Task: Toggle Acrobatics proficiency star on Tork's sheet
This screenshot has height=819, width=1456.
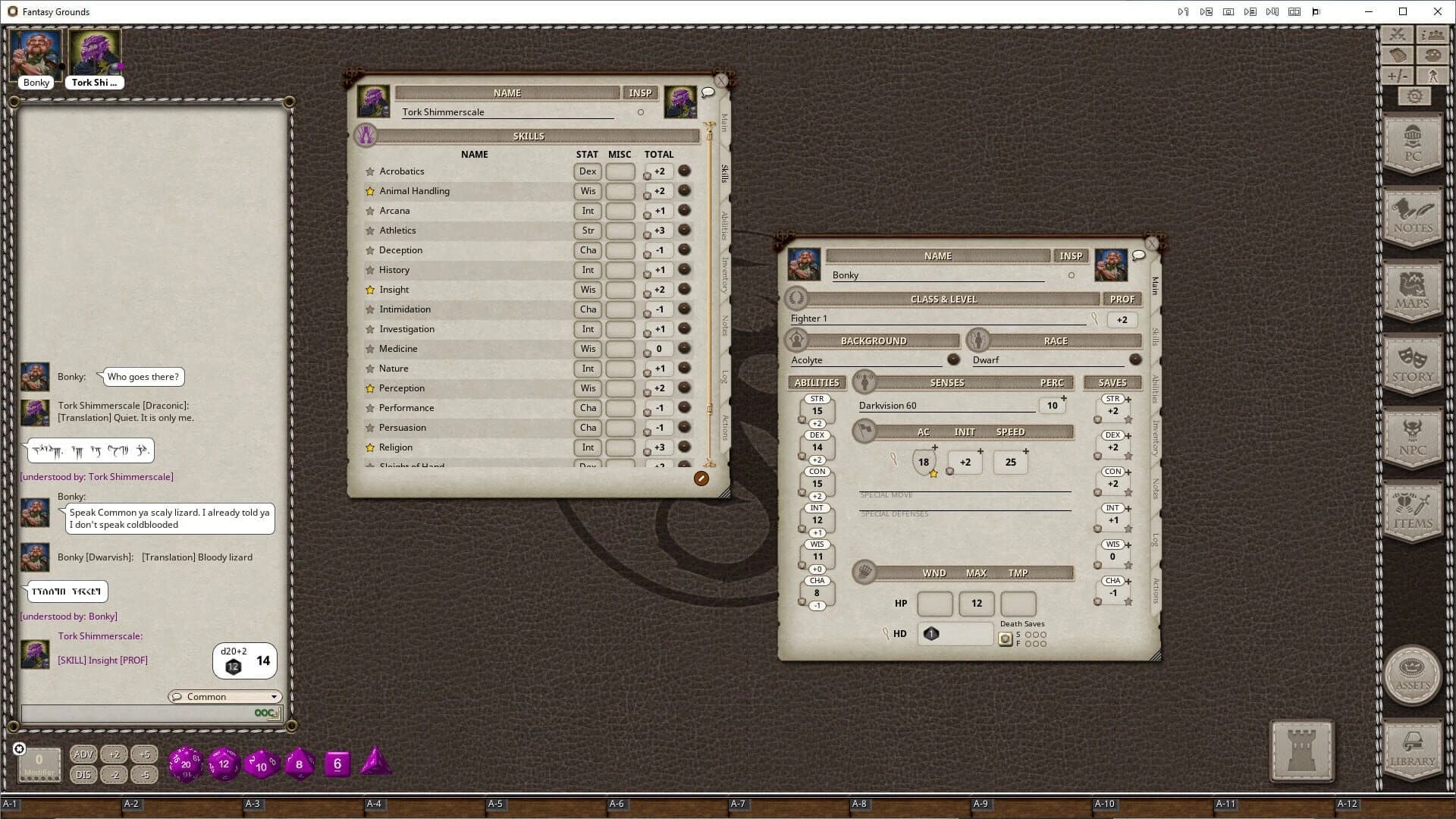Action: pyautogui.click(x=369, y=171)
